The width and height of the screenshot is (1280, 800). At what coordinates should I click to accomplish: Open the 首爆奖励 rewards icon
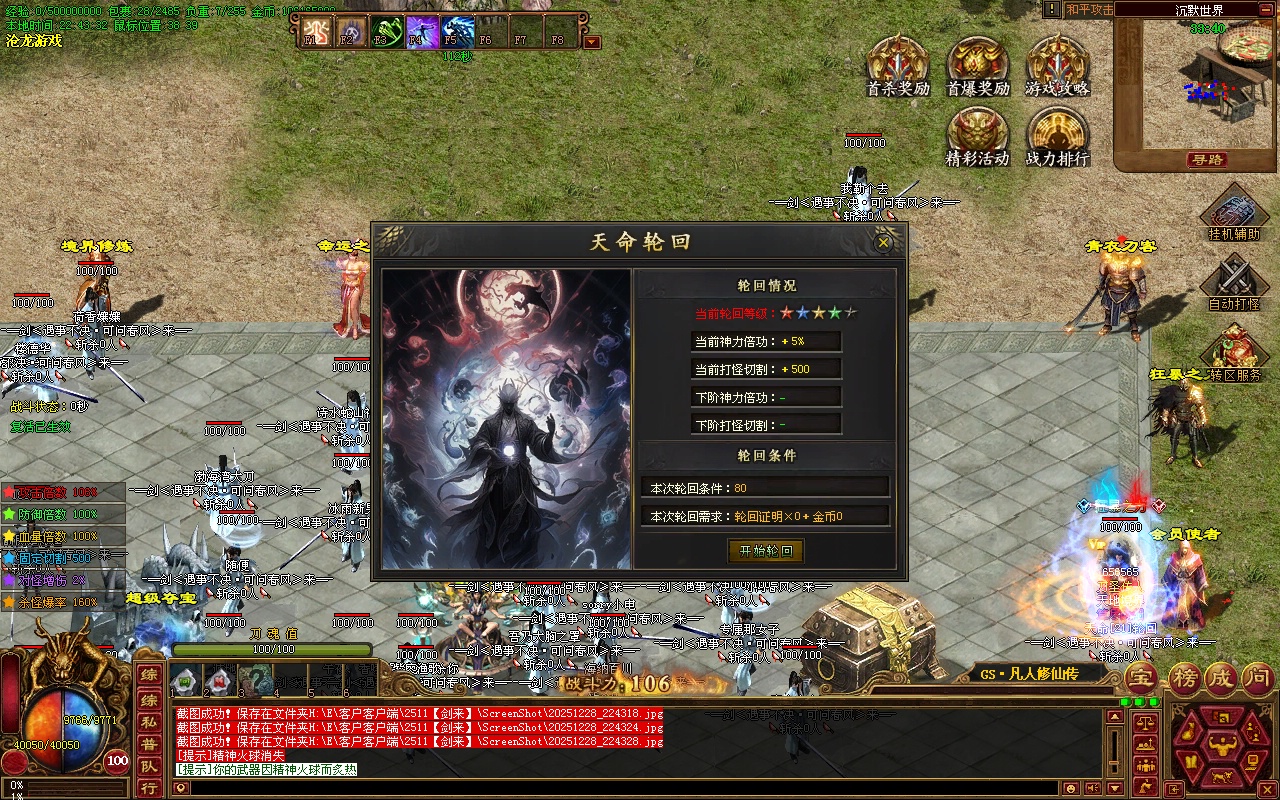point(977,65)
